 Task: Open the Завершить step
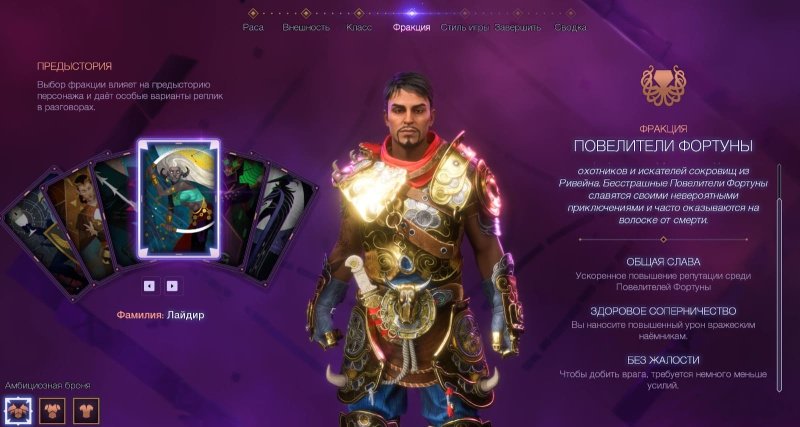[517, 27]
